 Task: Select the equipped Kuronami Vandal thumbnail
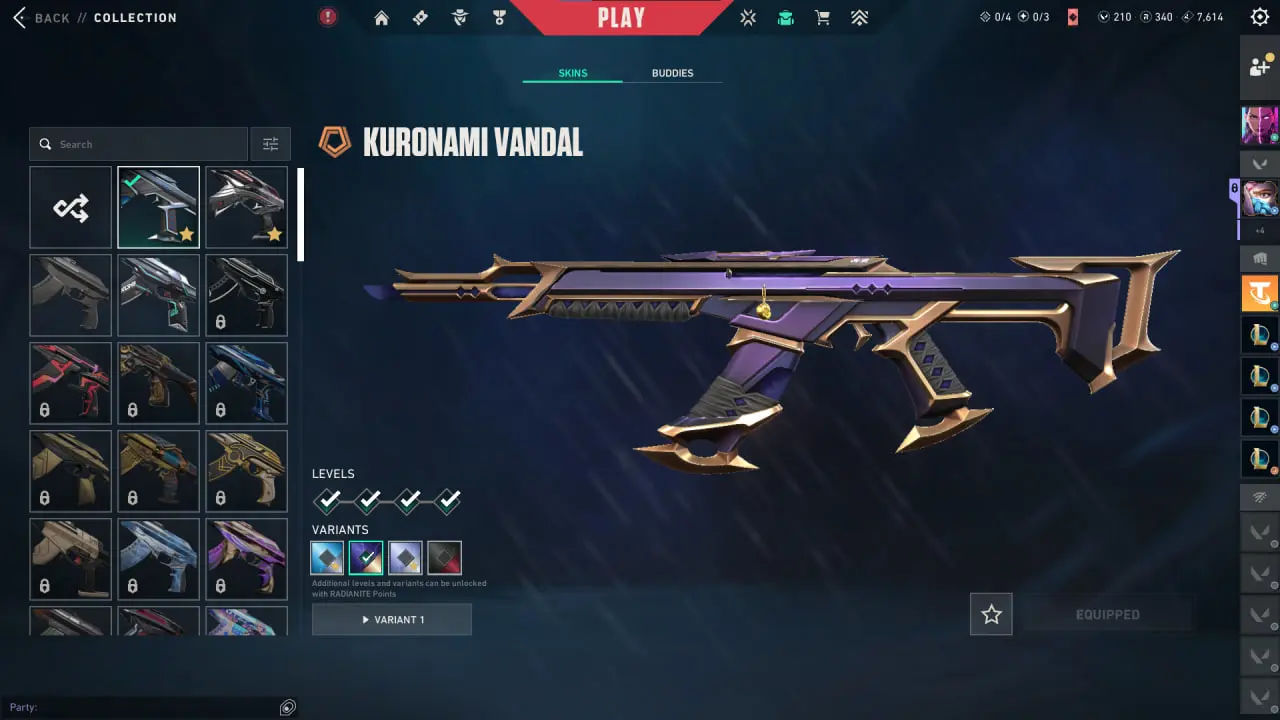point(158,207)
